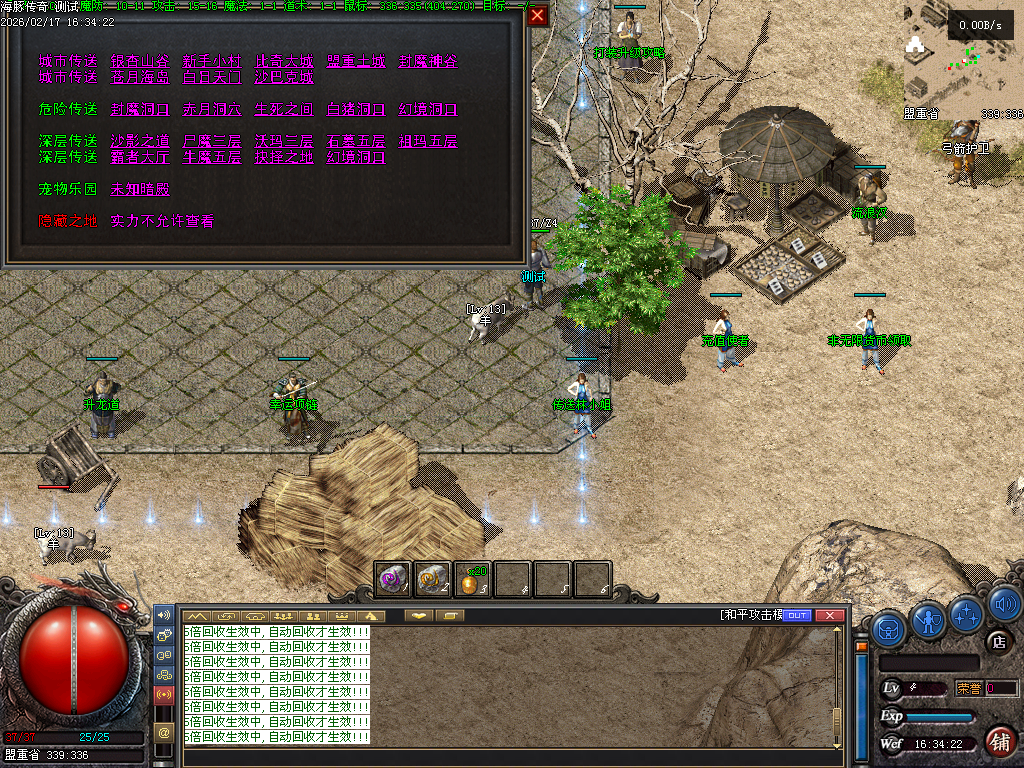The width and height of the screenshot is (1024, 768).
Task: Go to 霸者大厅
Action: point(140,157)
